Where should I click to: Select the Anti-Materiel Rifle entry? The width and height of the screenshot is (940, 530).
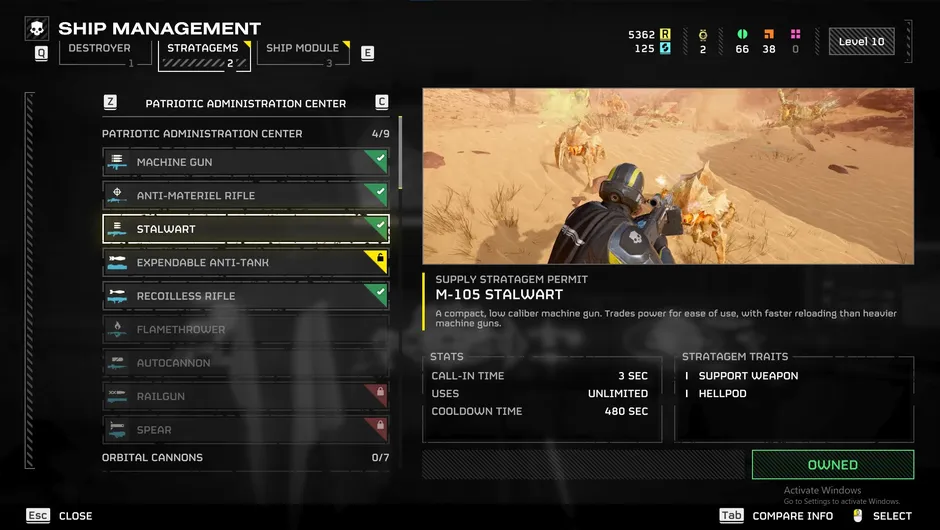245,195
